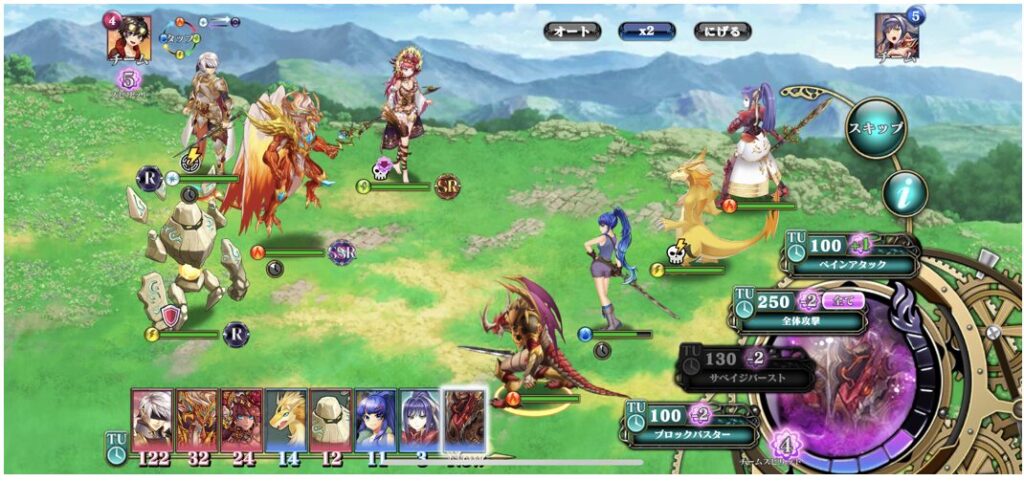
Task: Switch the x2 battle speed button
Action: (646, 32)
